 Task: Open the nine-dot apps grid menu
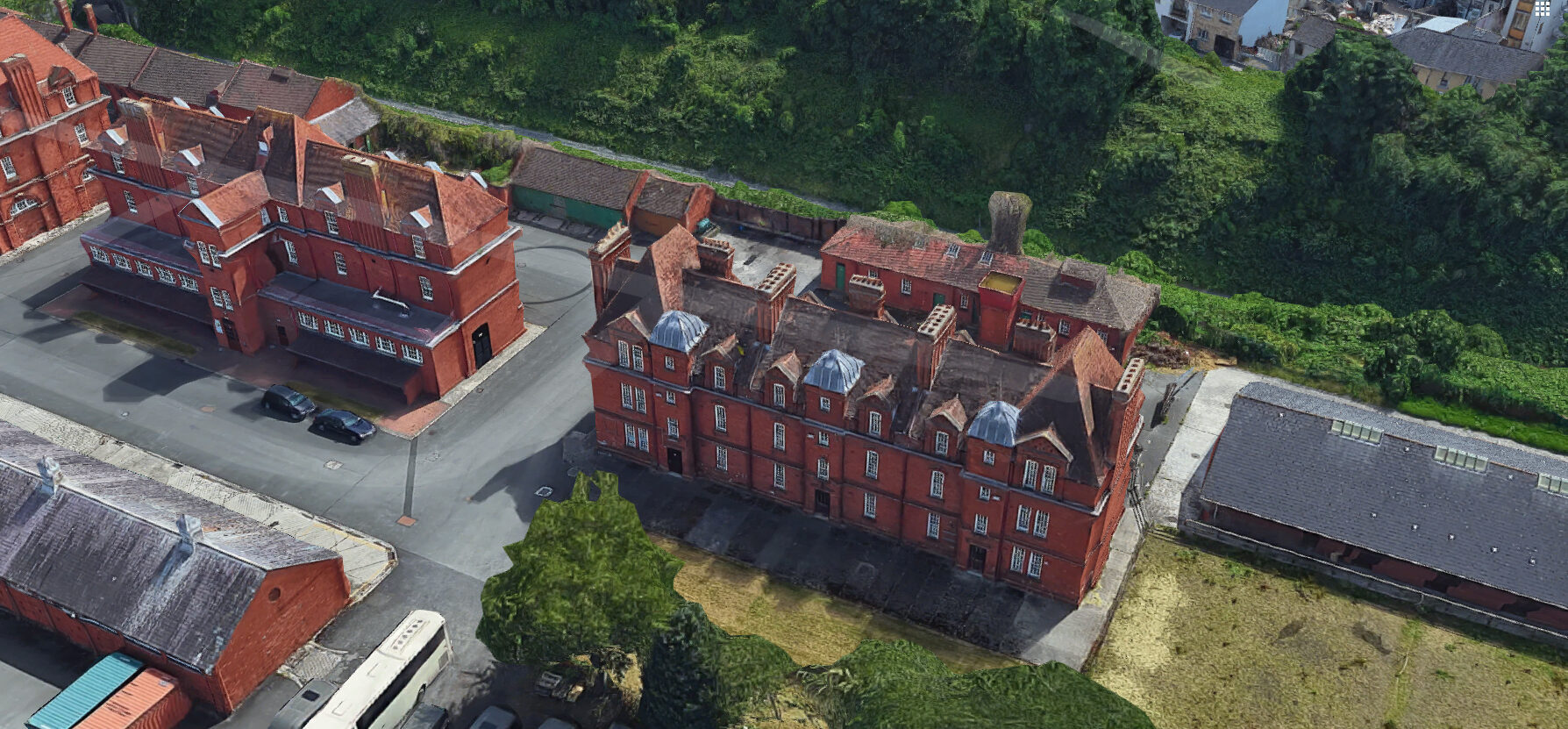pos(1543,9)
